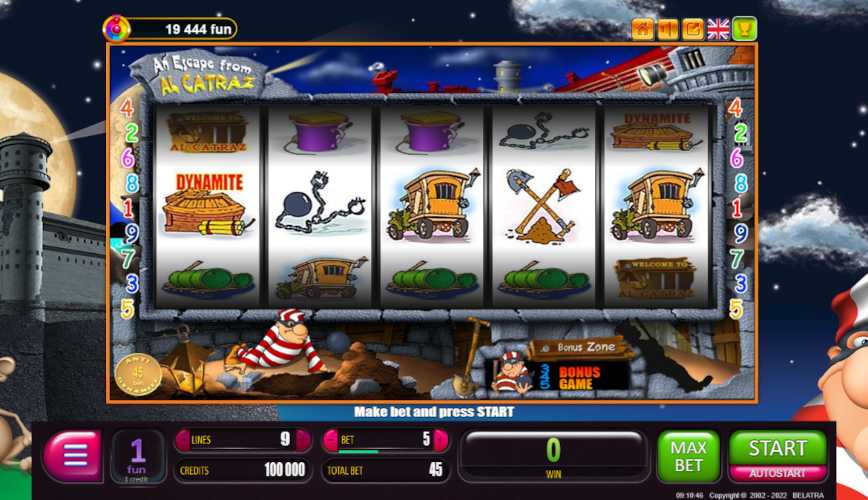
Task: Increase the number of lines
Action: [x=304, y=441]
